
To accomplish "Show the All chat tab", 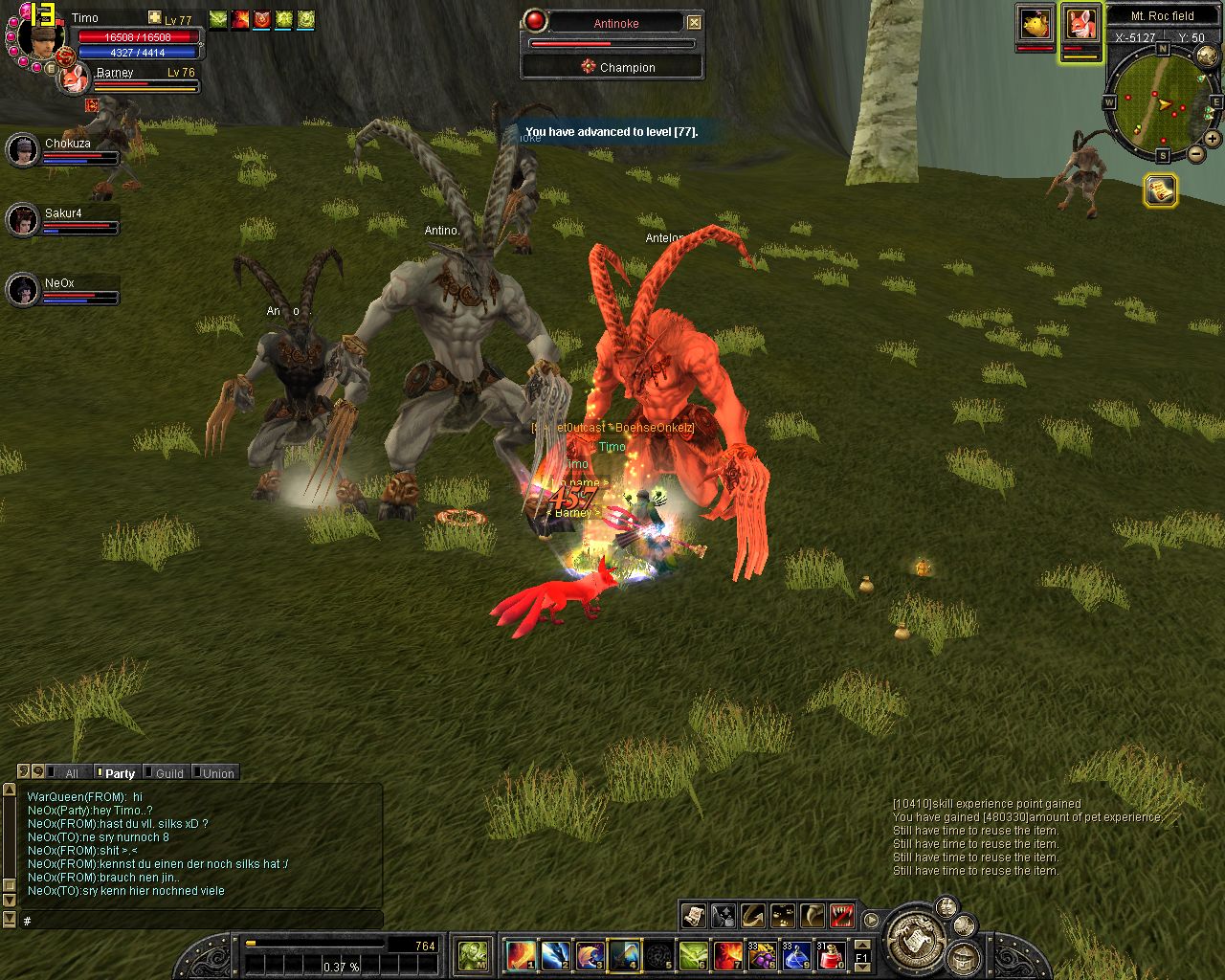I will tap(71, 773).
